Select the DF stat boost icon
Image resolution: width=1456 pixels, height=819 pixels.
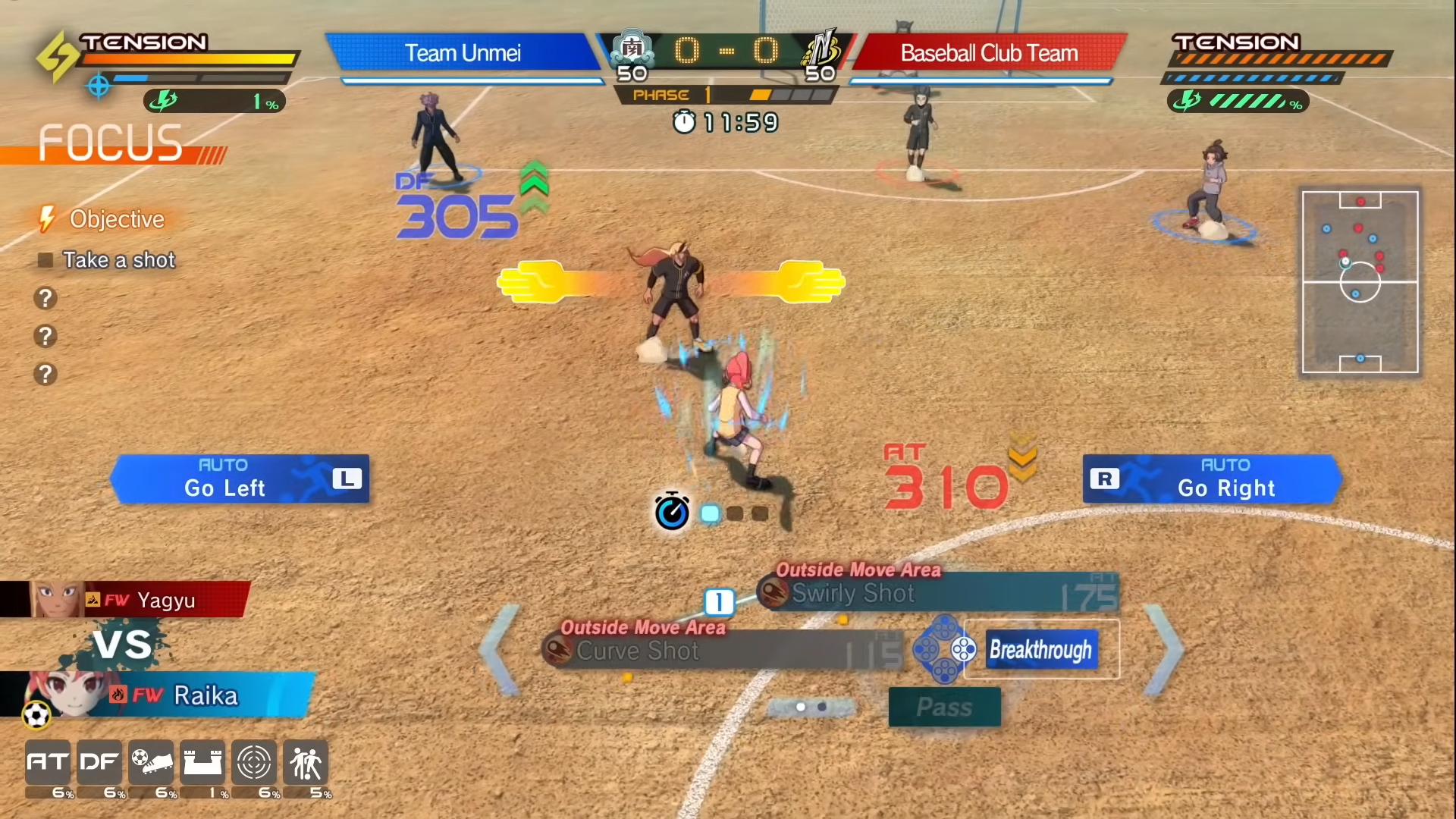pyautogui.click(x=99, y=762)
